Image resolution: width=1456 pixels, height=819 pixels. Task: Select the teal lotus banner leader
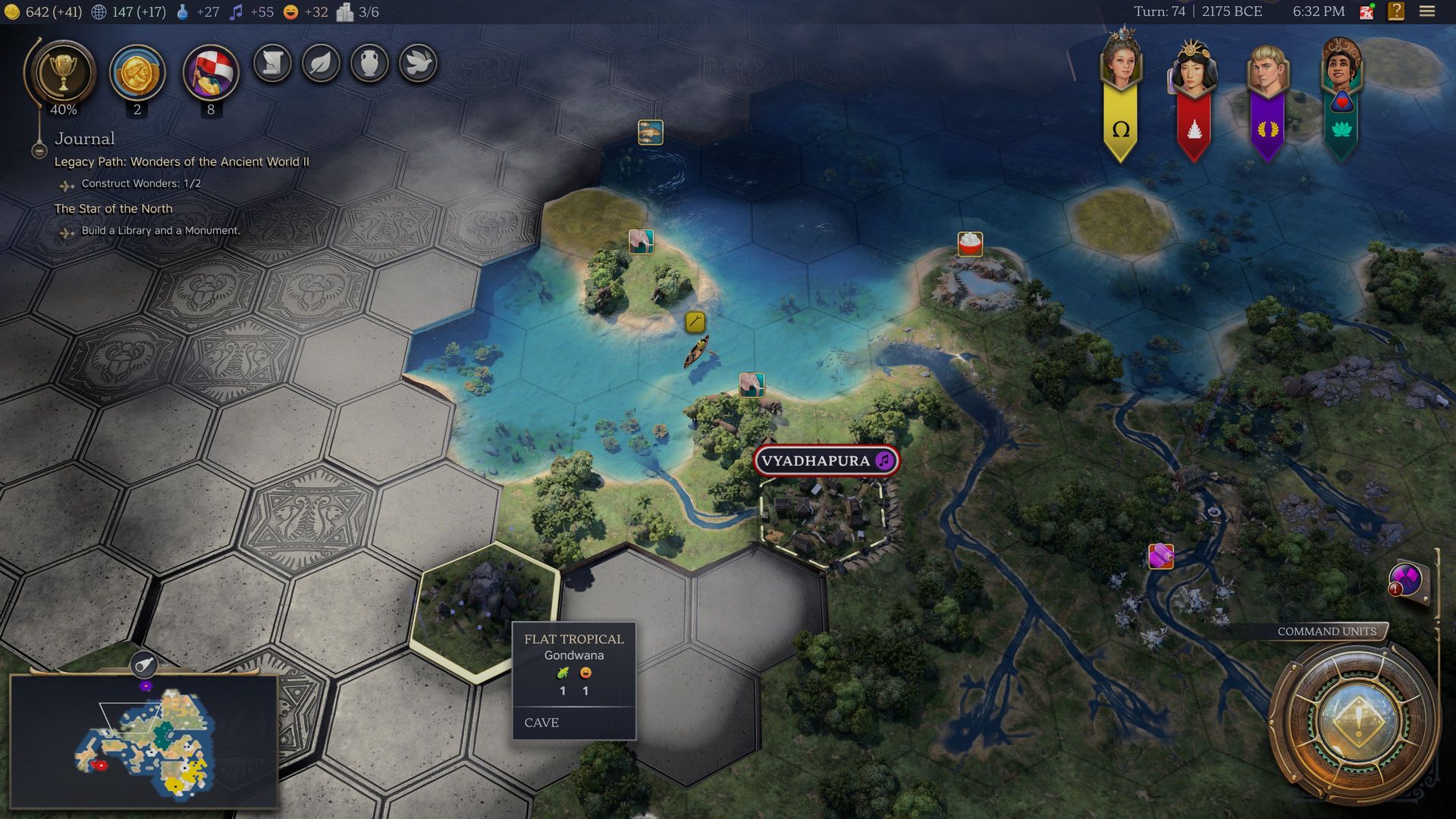click(1341, 95)
